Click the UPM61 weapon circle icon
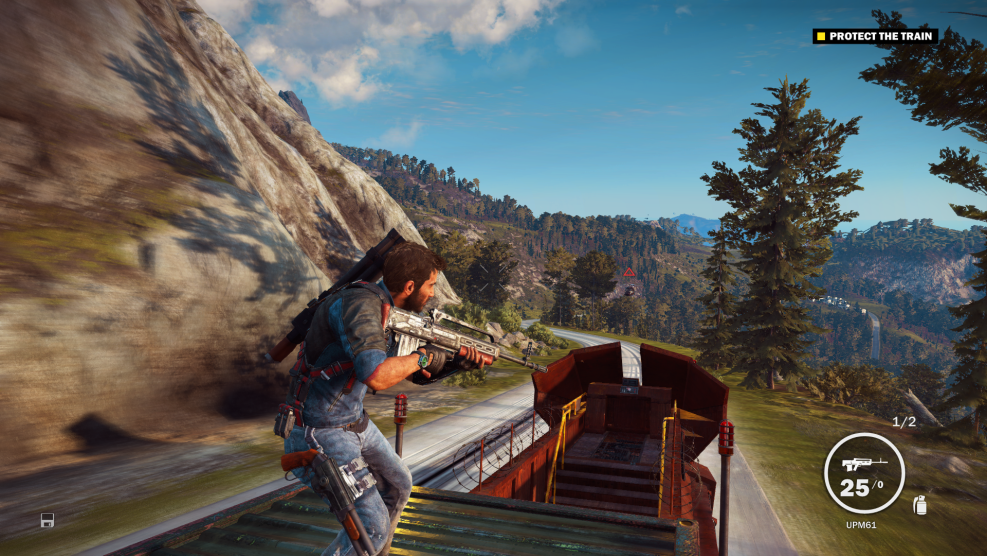The width and height of the screenshot is (987, 556). point(864,472)
